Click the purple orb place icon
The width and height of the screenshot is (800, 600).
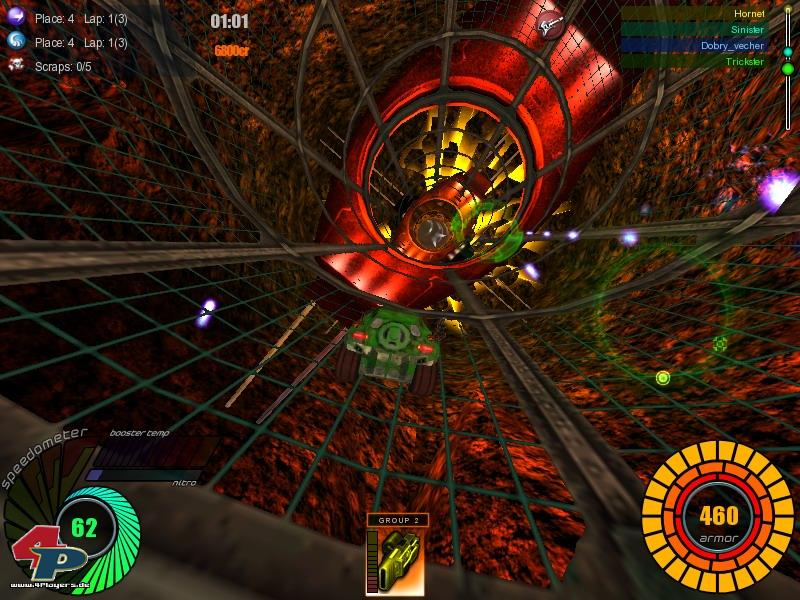16,16
